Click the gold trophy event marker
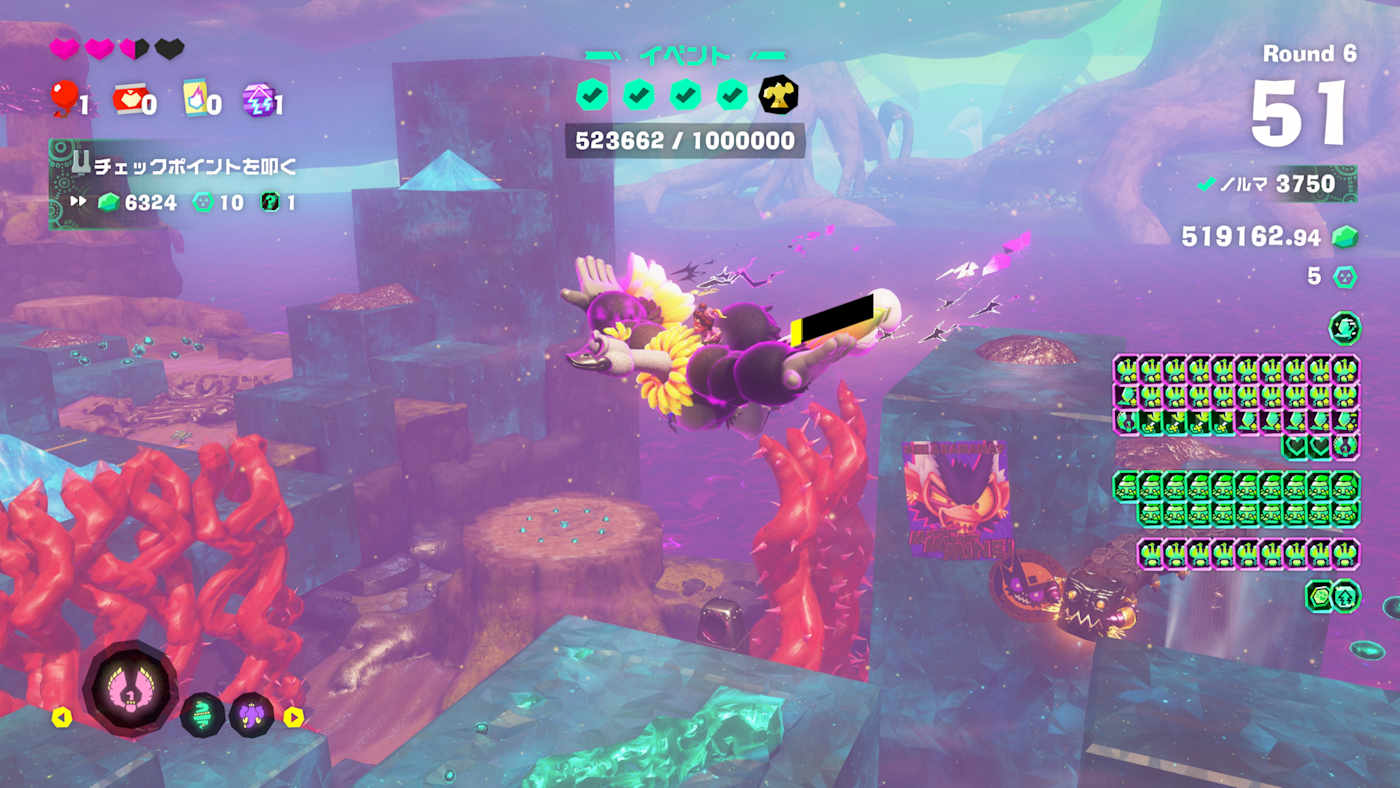Image resolution: width=1400 pixels, height=788 pixels. point(778,95)
